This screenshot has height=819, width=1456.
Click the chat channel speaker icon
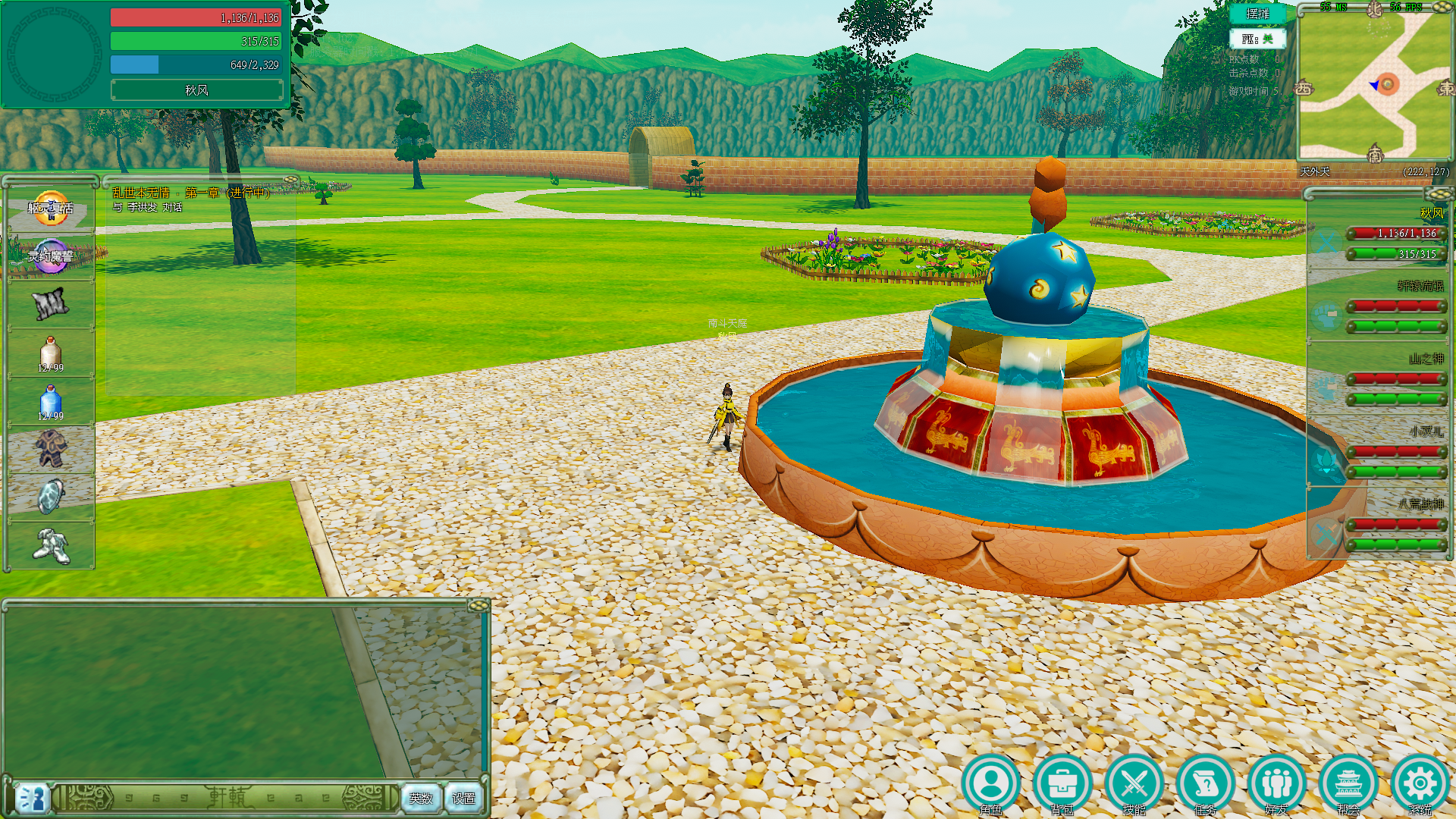32,798
